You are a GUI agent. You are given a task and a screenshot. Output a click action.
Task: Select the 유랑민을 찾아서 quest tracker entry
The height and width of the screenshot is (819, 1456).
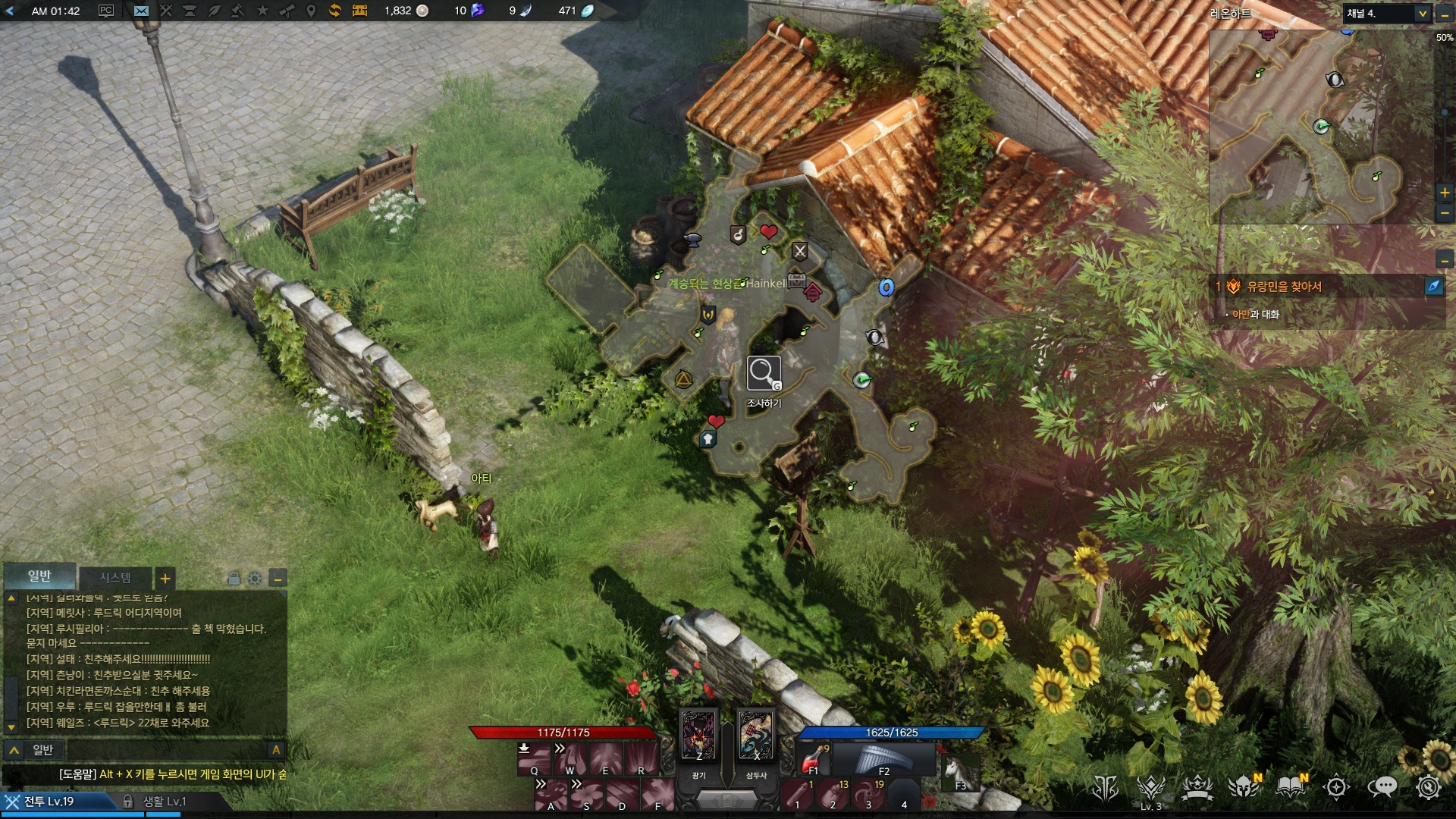[1284, 286]
